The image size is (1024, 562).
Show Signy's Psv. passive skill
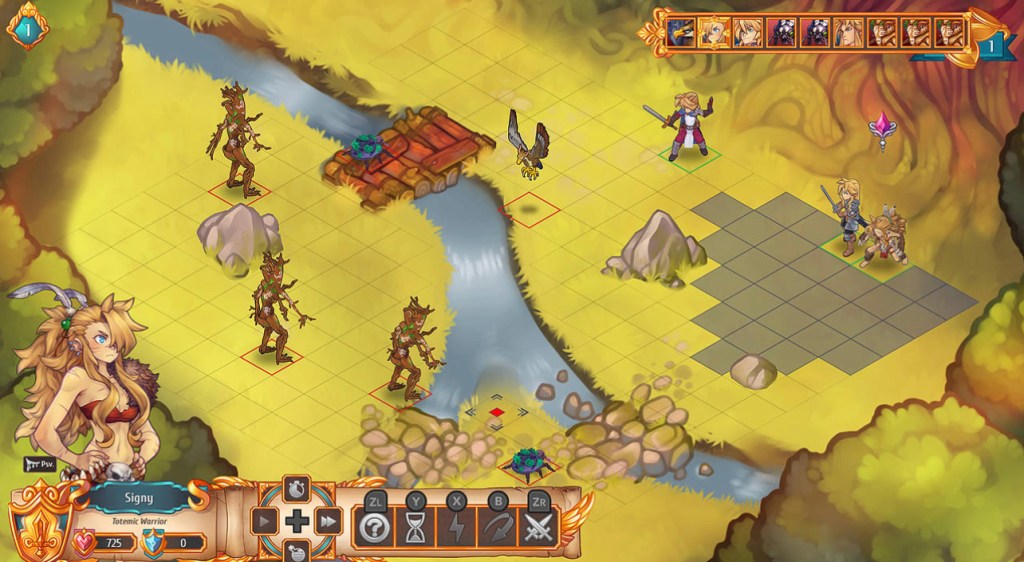pyautogui.click(x=36, y=464)
